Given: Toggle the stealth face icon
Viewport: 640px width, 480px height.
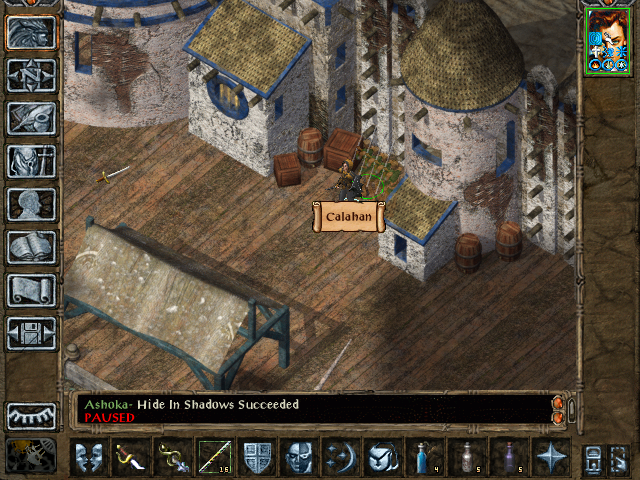Looking at the screenshot, I should [299, 457].
